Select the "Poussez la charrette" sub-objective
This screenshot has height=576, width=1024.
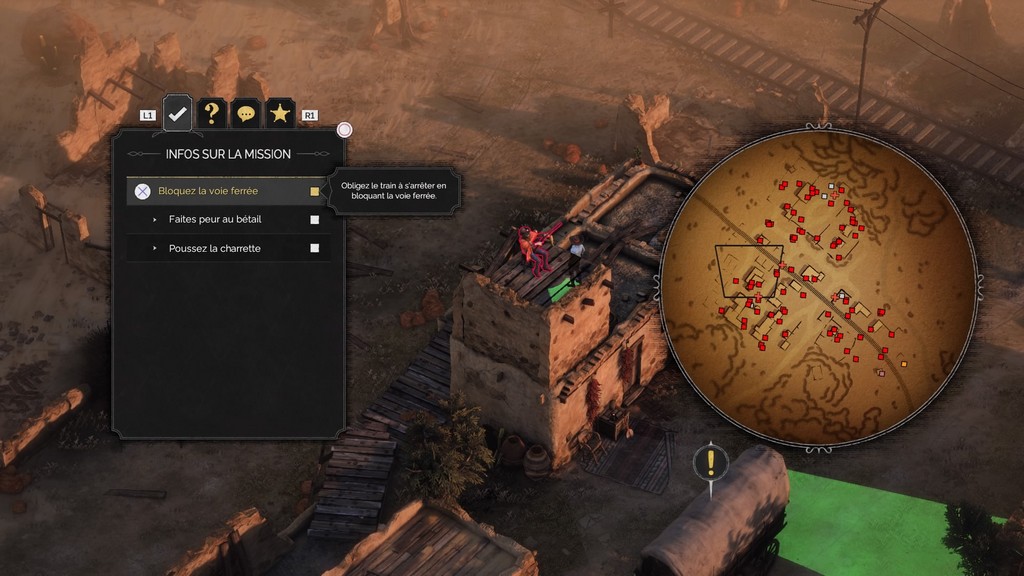(214, 248)
